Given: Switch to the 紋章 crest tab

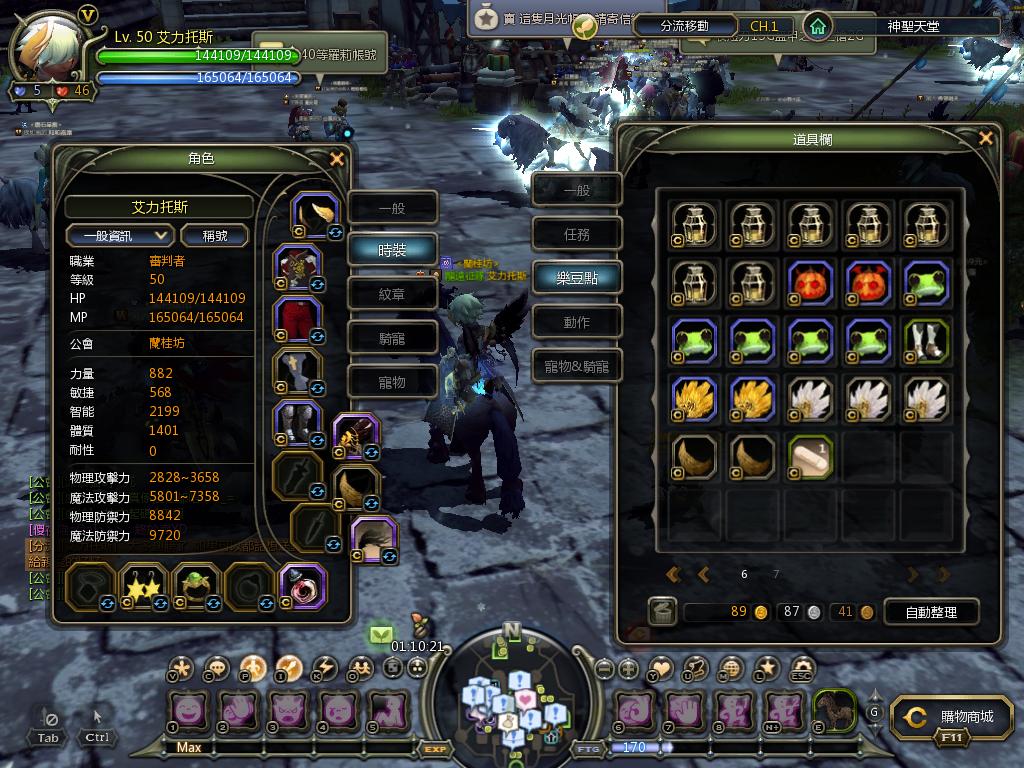Looking at the screenshot, I should [x=392, y=294].
